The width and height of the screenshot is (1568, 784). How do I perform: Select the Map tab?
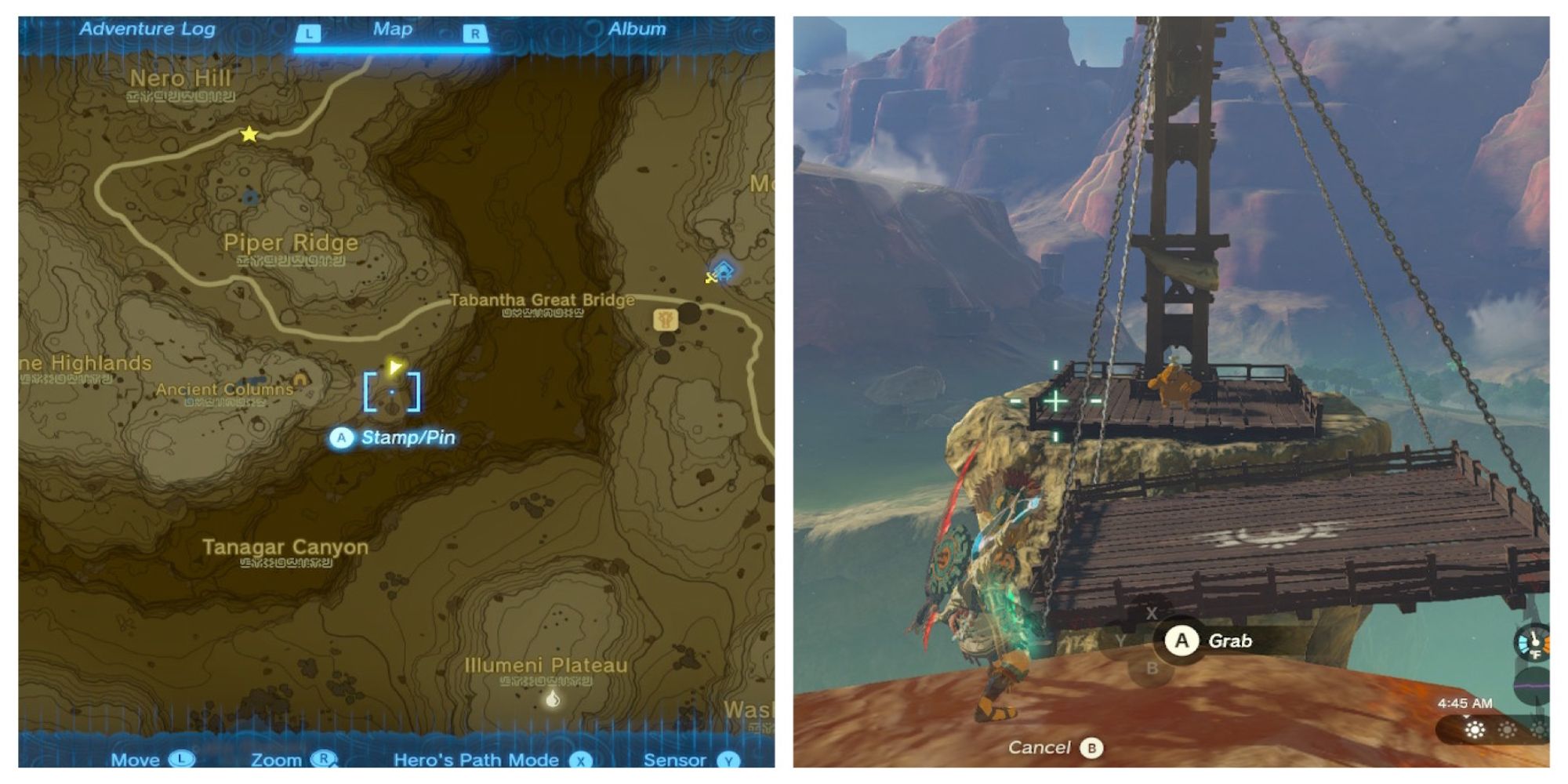pyautogui.click(x=392, y=29)
